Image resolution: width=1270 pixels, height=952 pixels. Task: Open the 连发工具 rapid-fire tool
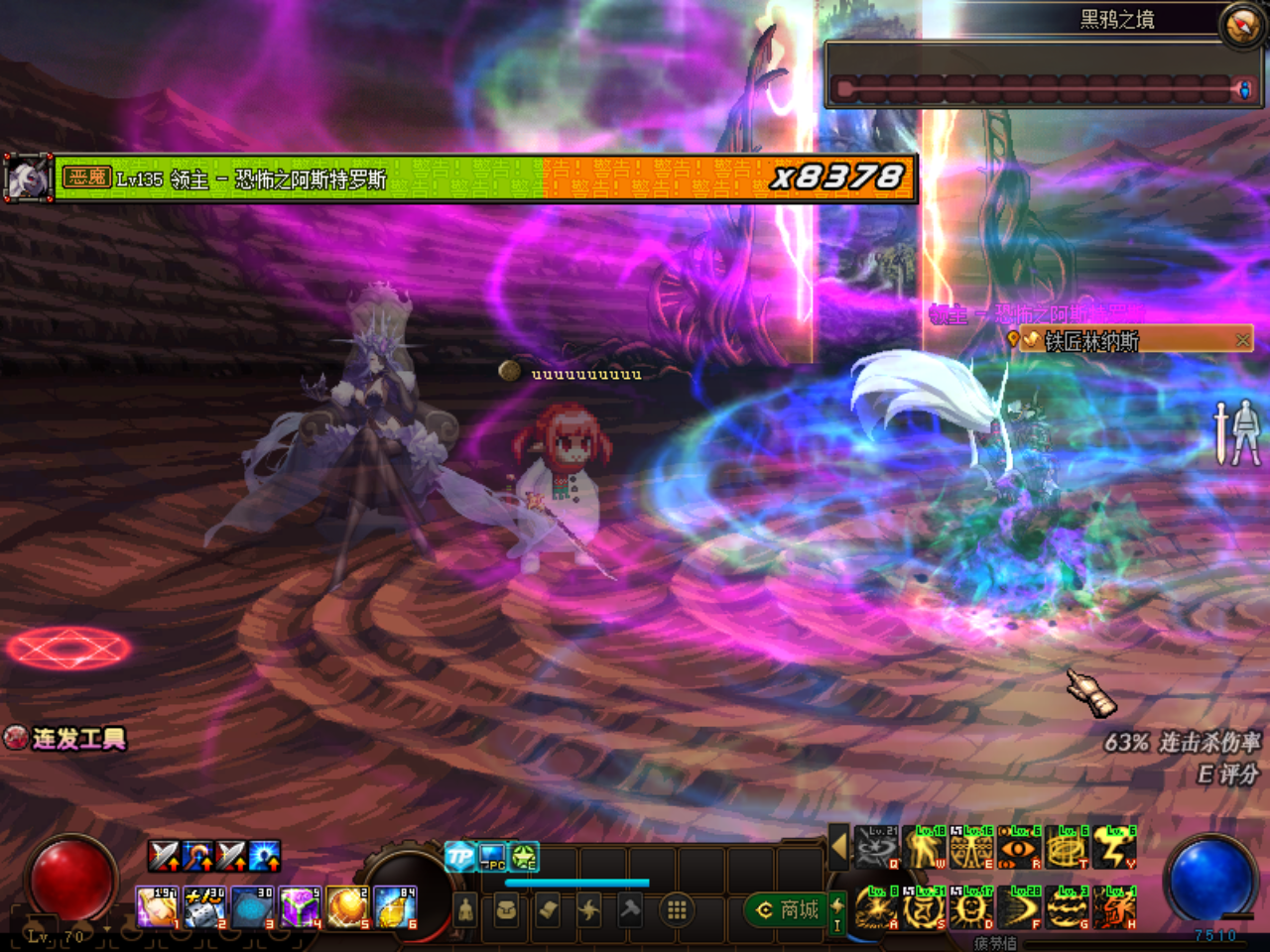click(x=67, y=739)
